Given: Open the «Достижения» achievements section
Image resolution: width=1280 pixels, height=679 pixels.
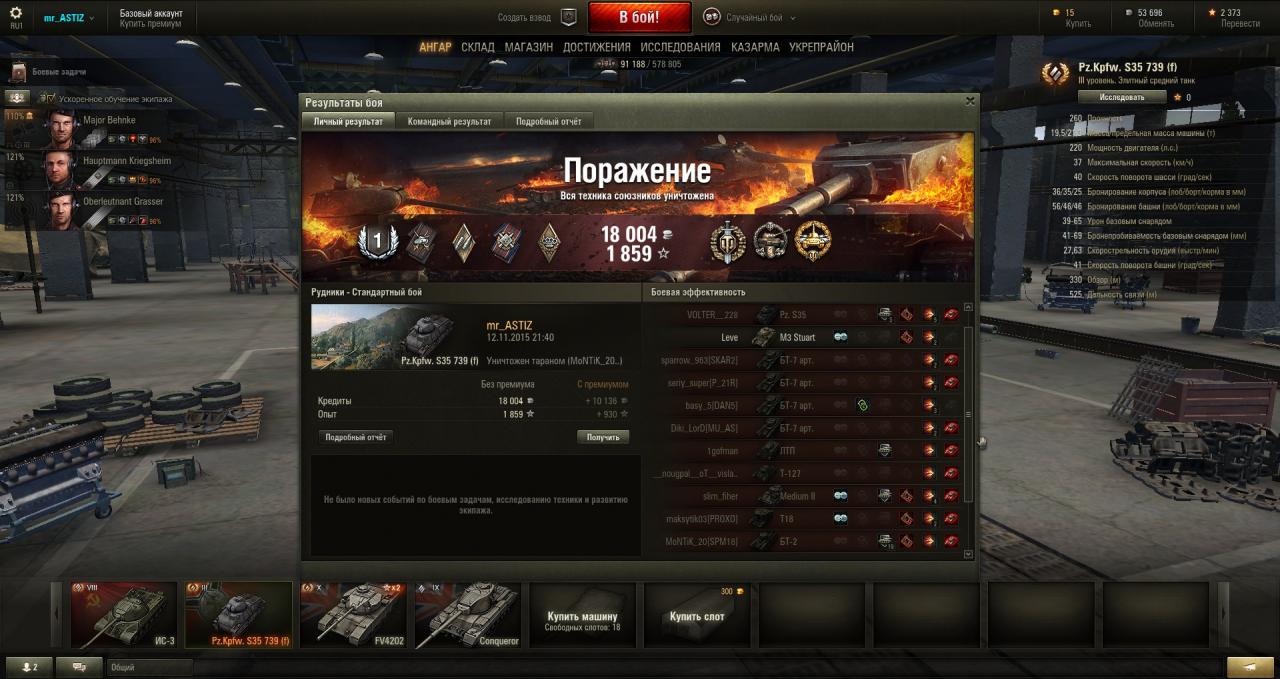Looking at the screenshot, I should pyautogui.click(x=596, y=47).
